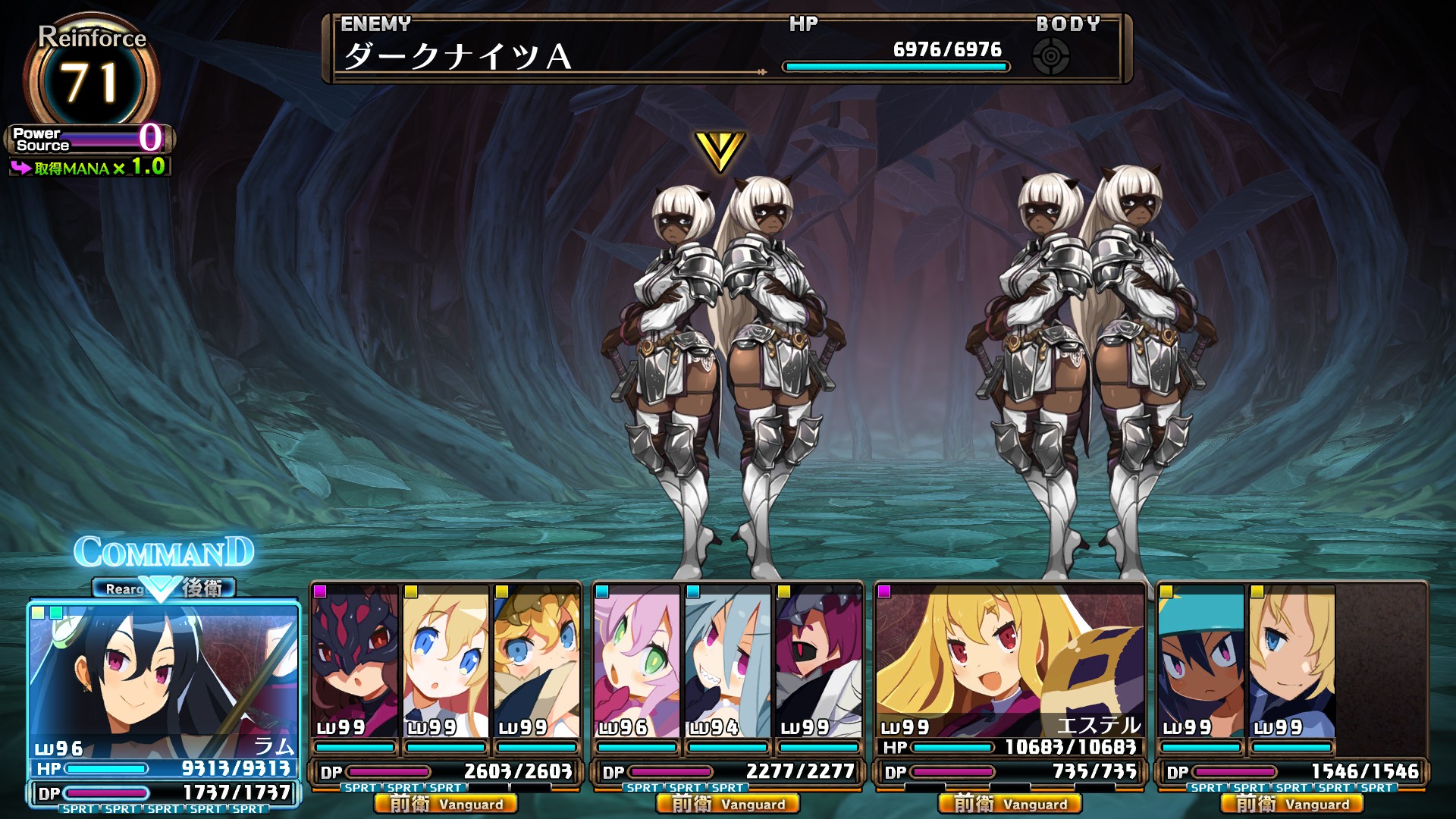Select Estelle's large portrait
This screenshot has height=819, width=1456.
click(x=1009, y=656)
